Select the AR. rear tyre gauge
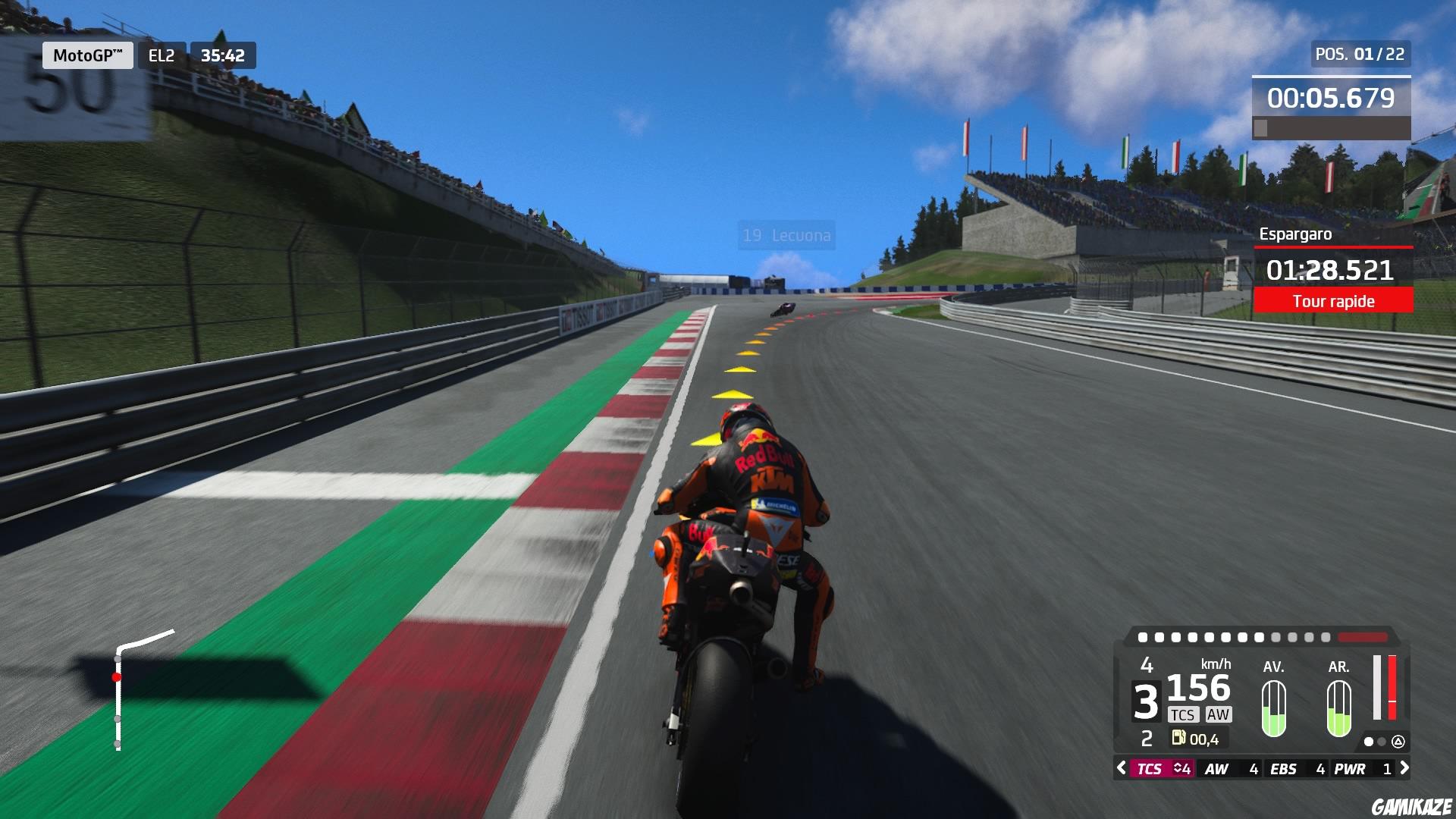1456x819 pixels. [1339, 709]
